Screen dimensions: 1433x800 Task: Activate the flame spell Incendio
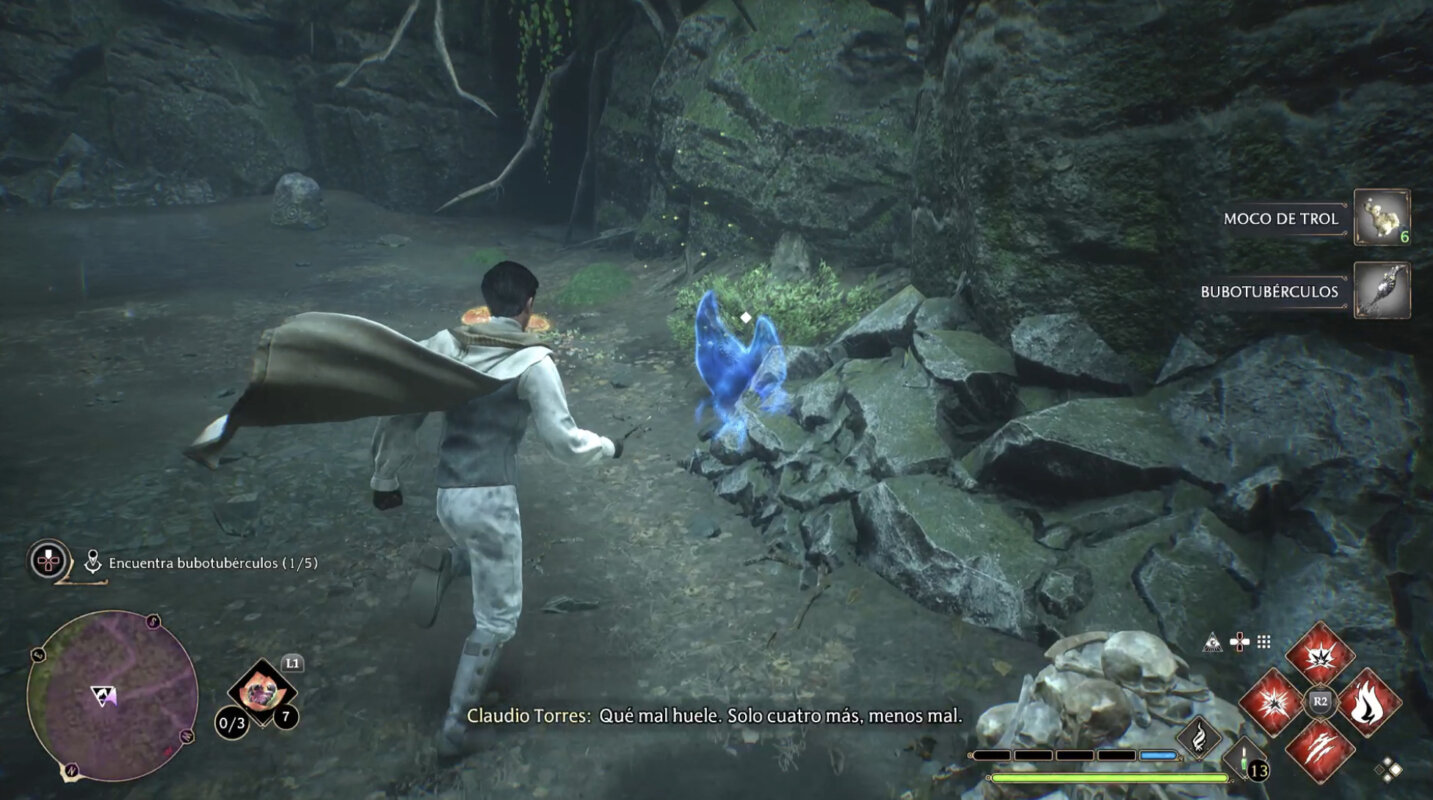[x=1369, y=701]
